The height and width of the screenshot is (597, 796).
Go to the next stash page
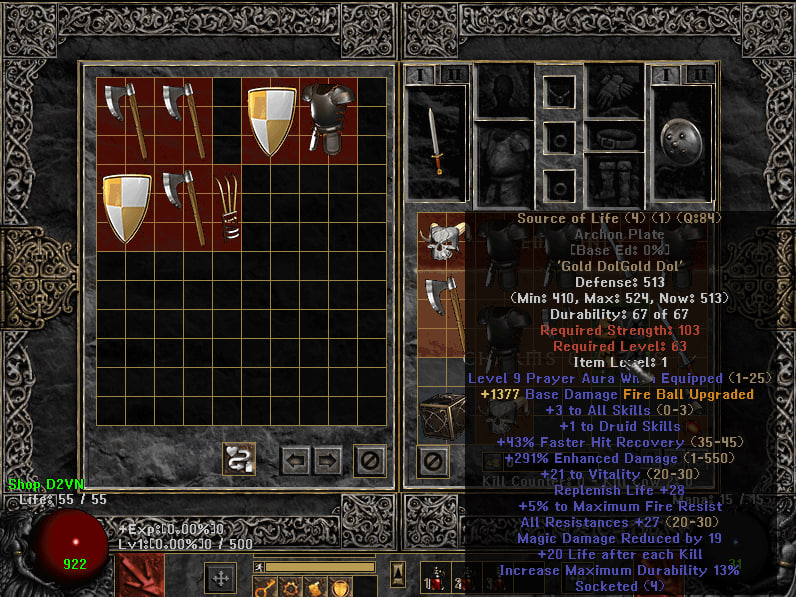click(x=327, y=460)
